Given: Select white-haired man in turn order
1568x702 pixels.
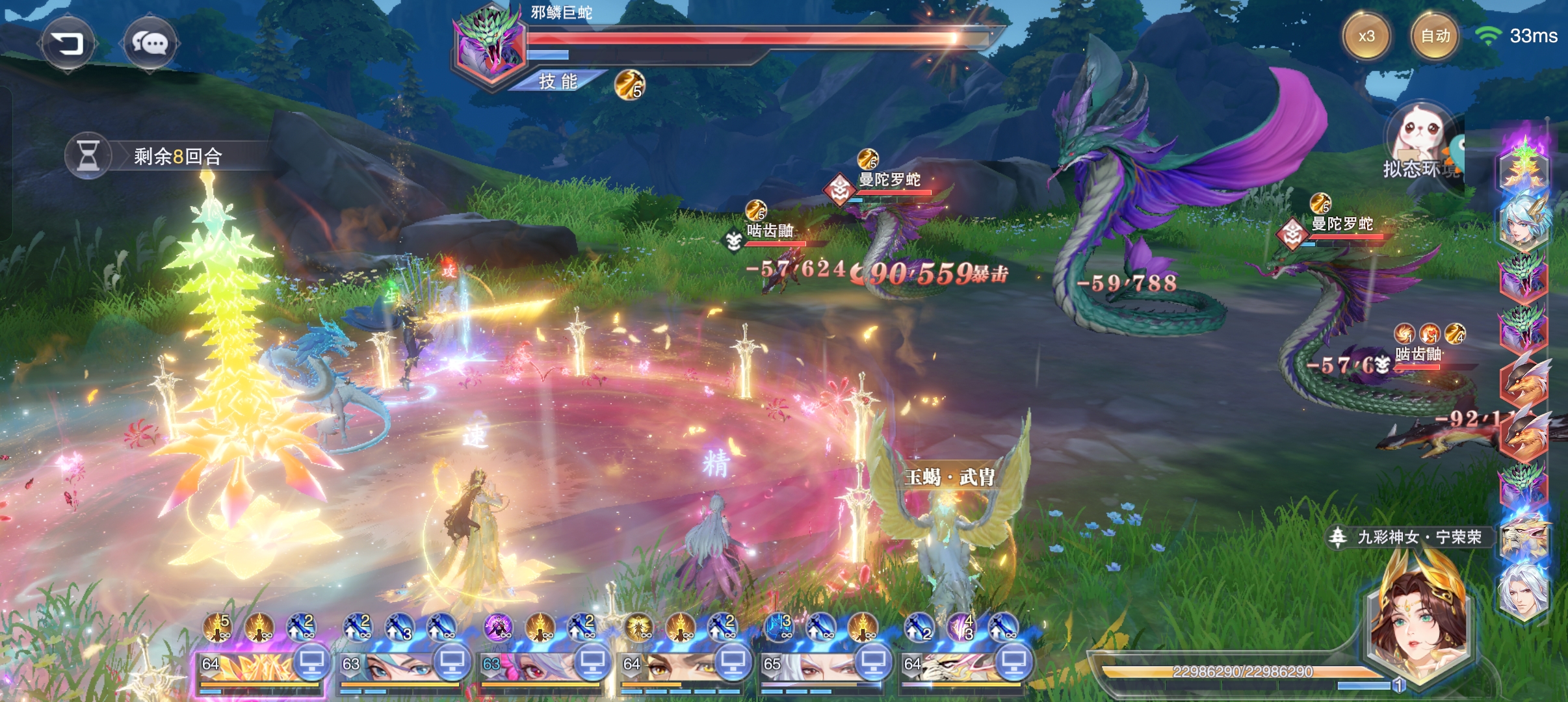Looking at the screenshot, I should click(1524, 591).
